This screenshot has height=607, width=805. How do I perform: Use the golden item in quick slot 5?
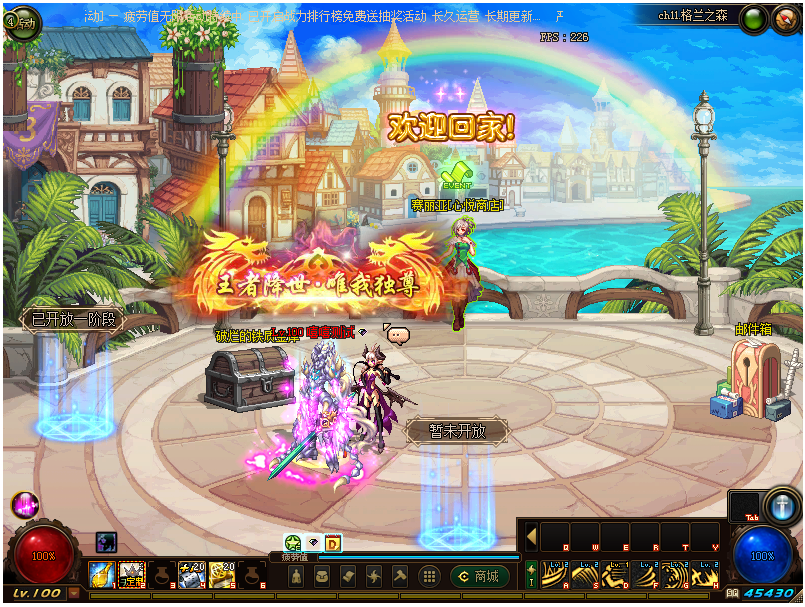tap(221, 574)
